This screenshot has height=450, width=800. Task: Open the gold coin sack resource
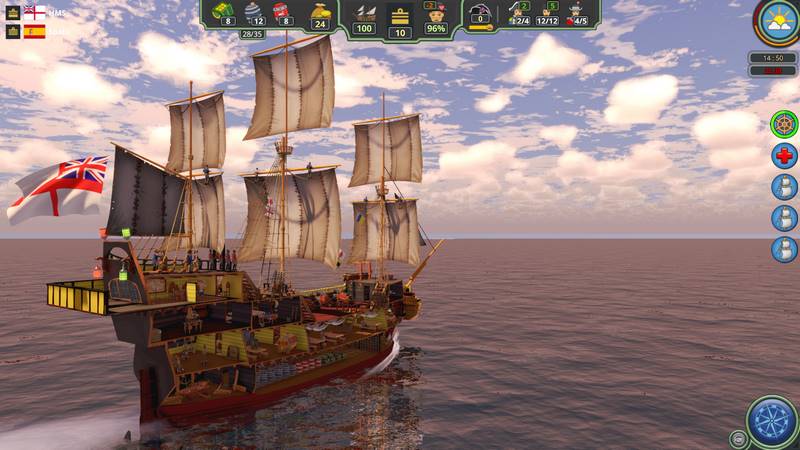coord(320,12)
